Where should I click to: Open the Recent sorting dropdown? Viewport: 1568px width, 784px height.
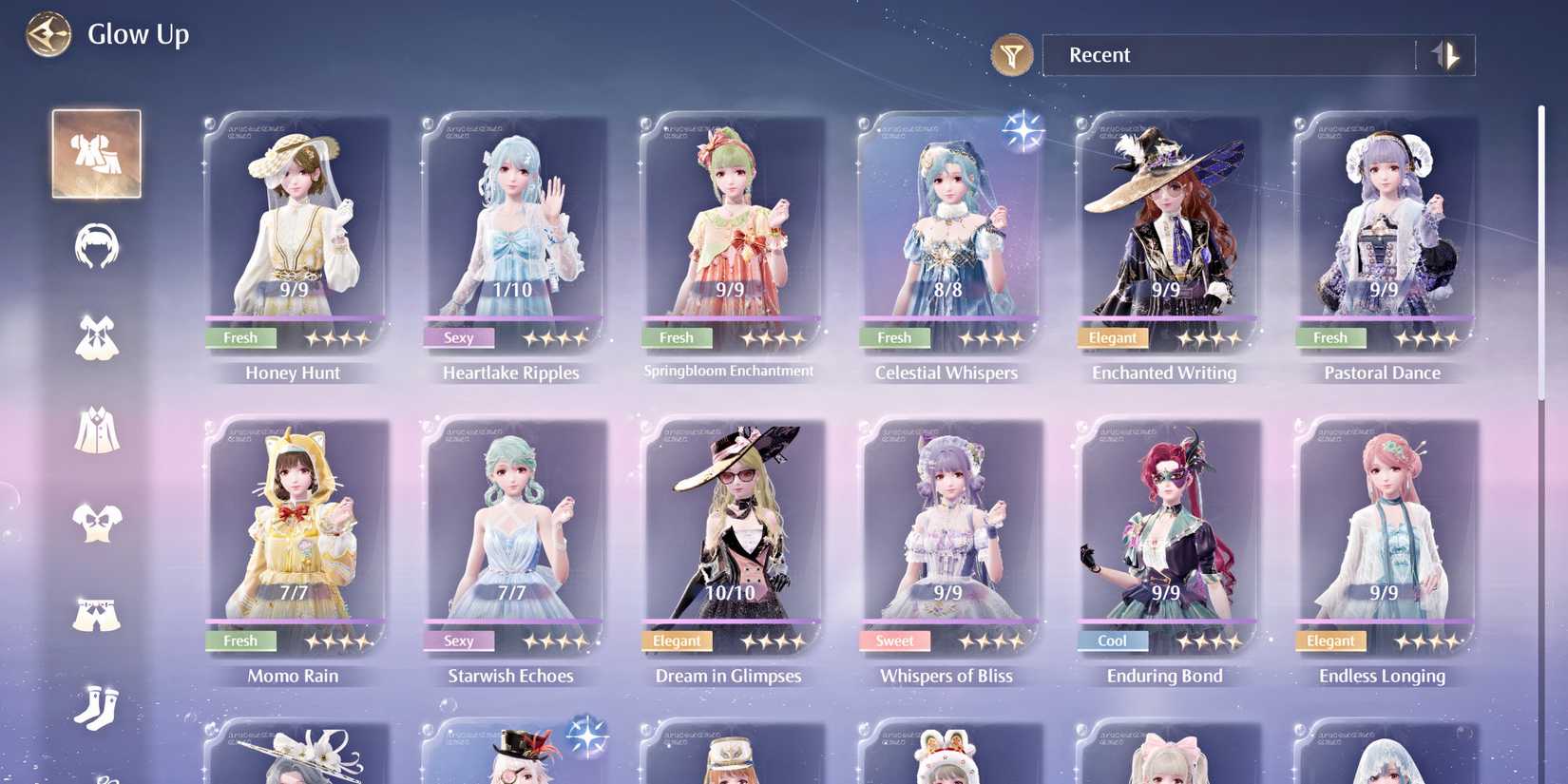1226,55
